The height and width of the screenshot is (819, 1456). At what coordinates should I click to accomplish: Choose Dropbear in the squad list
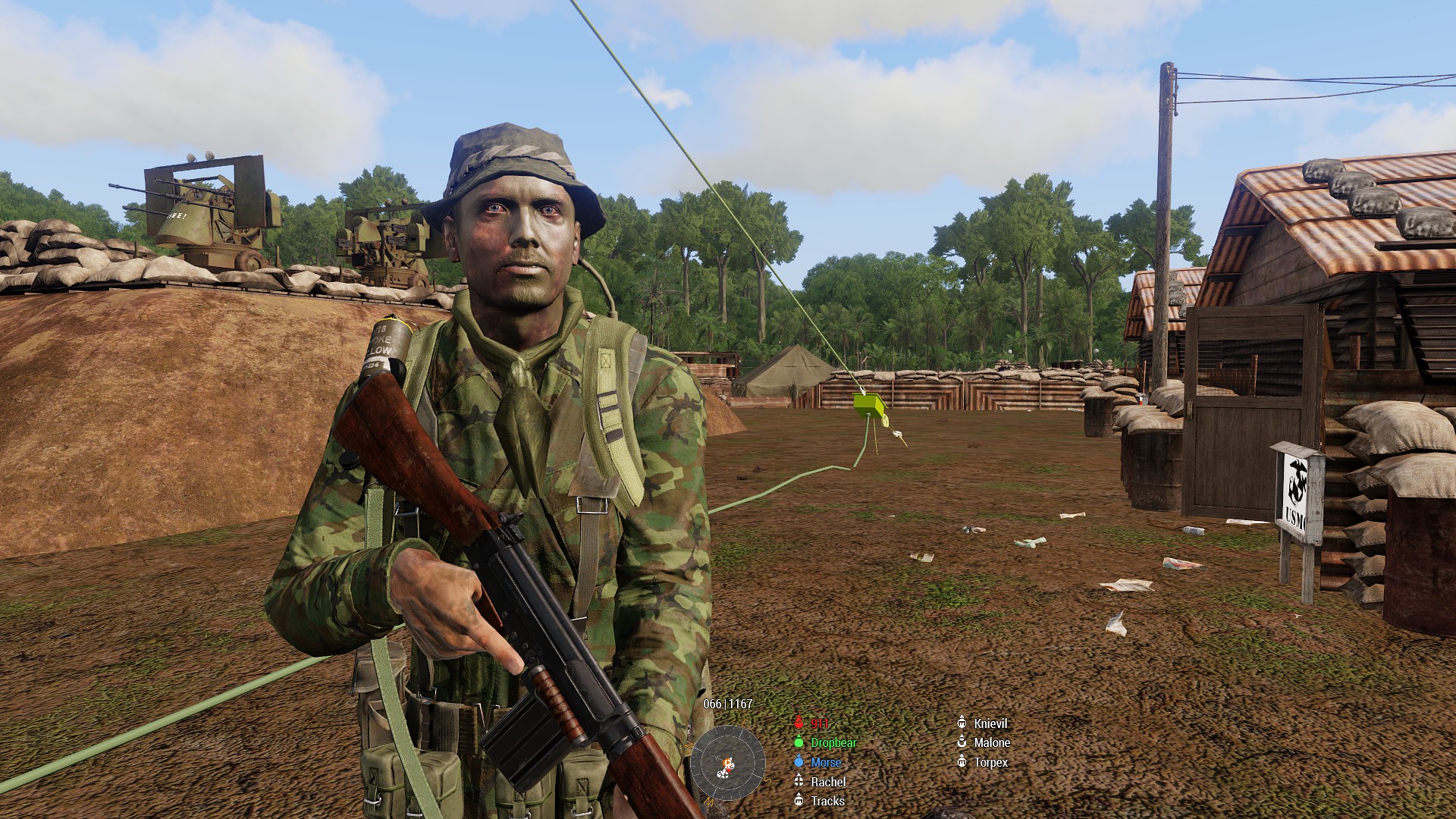(x=833, y=743)
